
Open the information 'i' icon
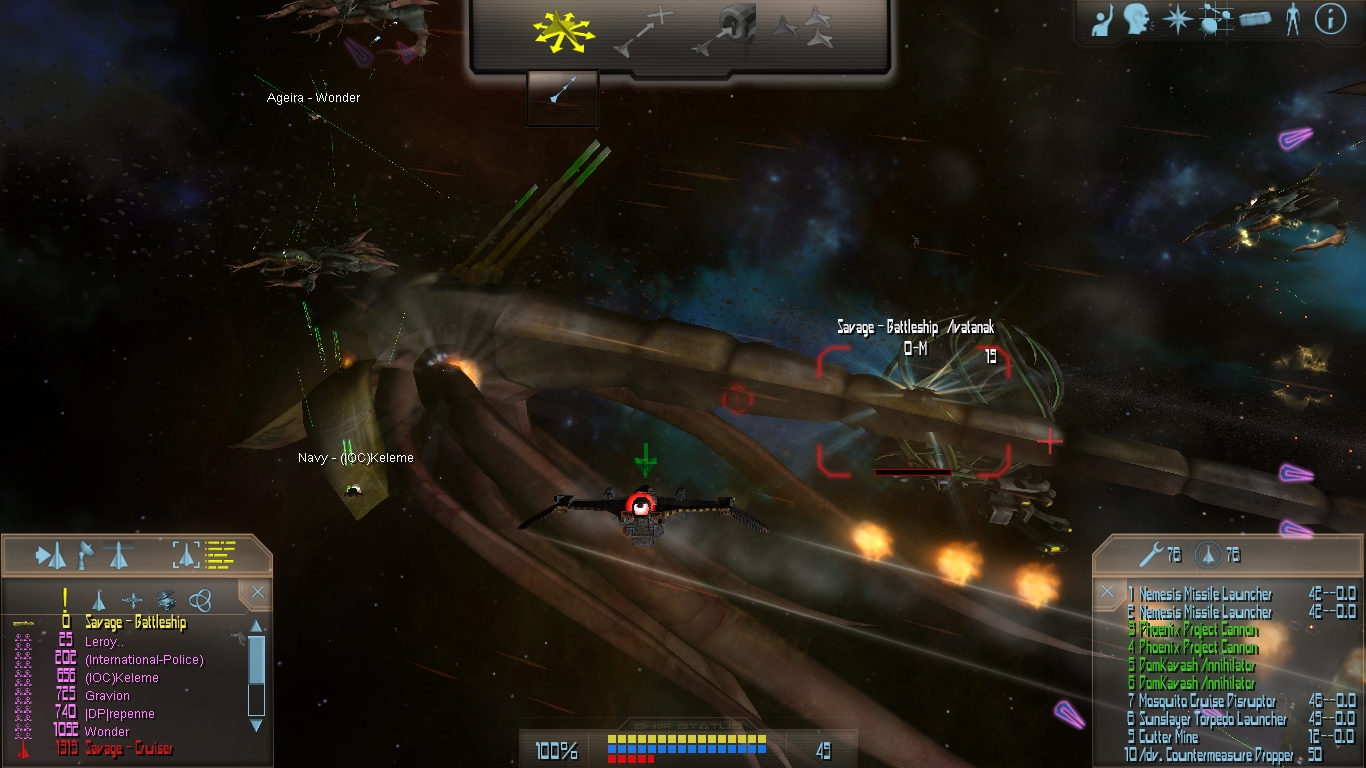[1330, 20]
